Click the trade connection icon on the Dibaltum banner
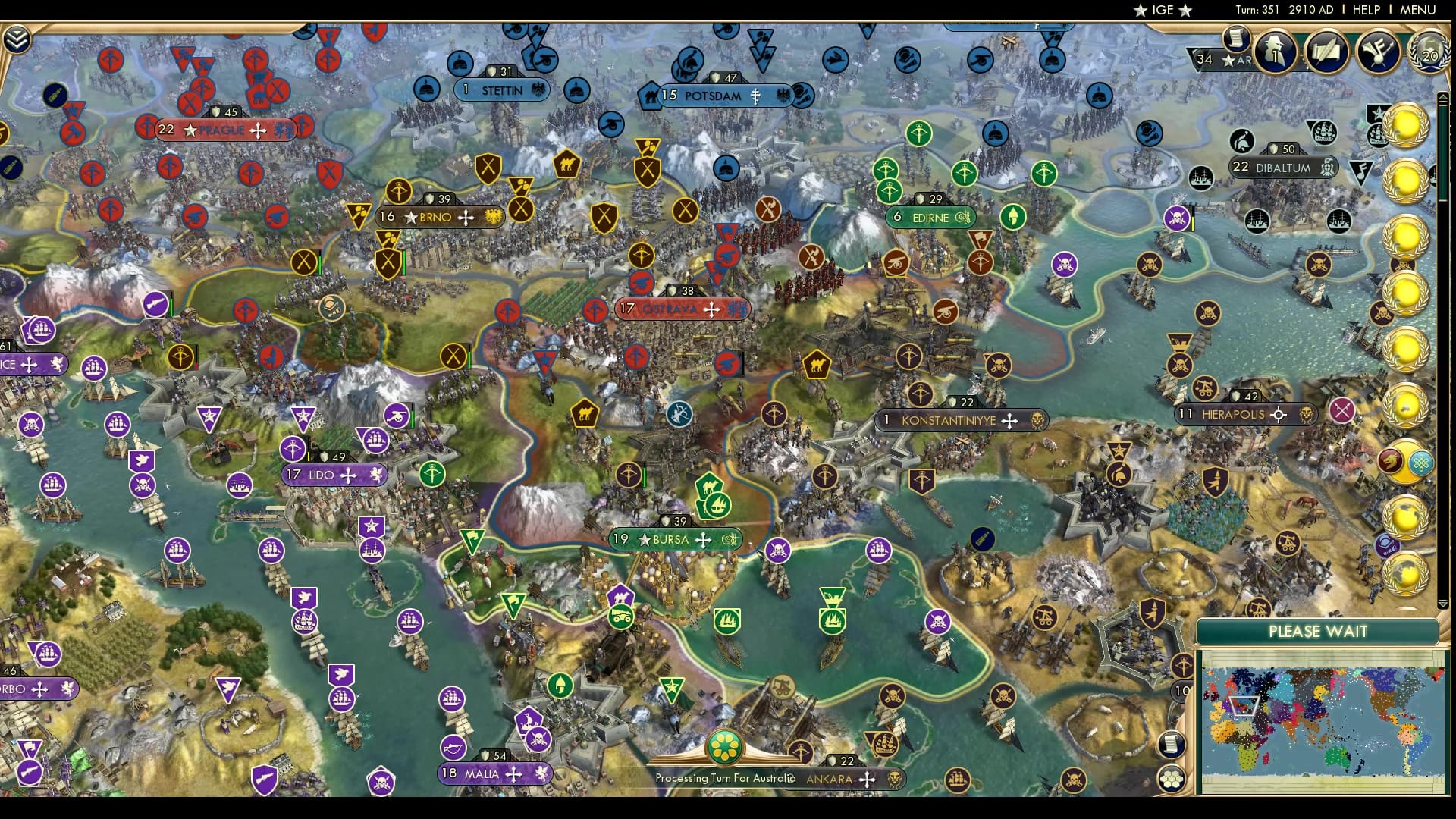The height and width of the screenshot is (819, 1456). (x=1326, y=166)
